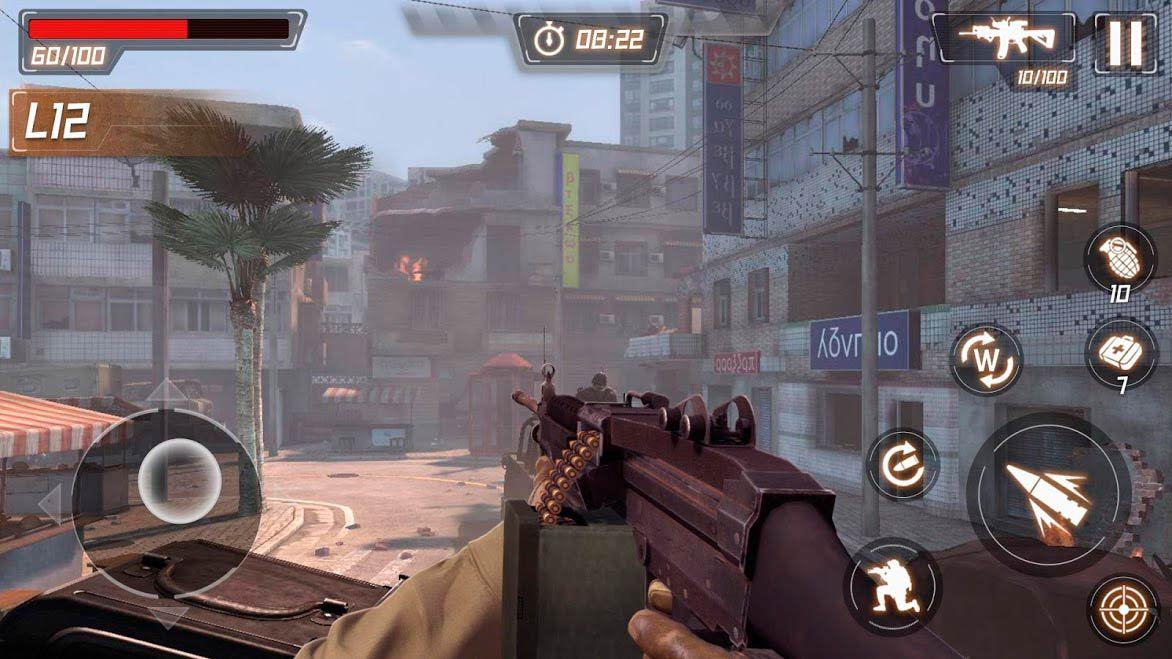Fire the weapon with the bullets button
This screenshot has width=1172, height=659.
[x=1048, y=494]
